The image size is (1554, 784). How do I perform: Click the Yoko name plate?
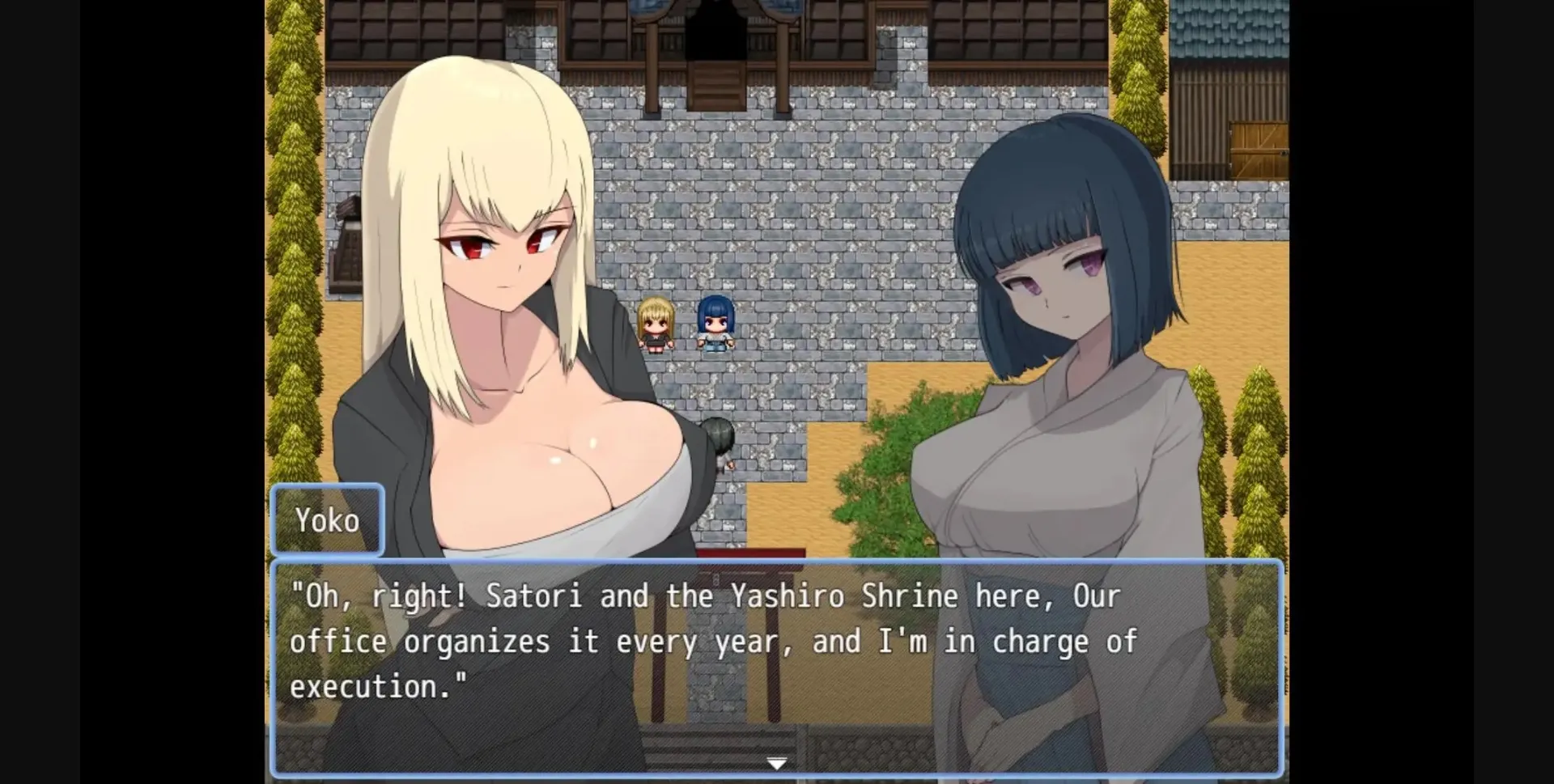coord(328,519)
